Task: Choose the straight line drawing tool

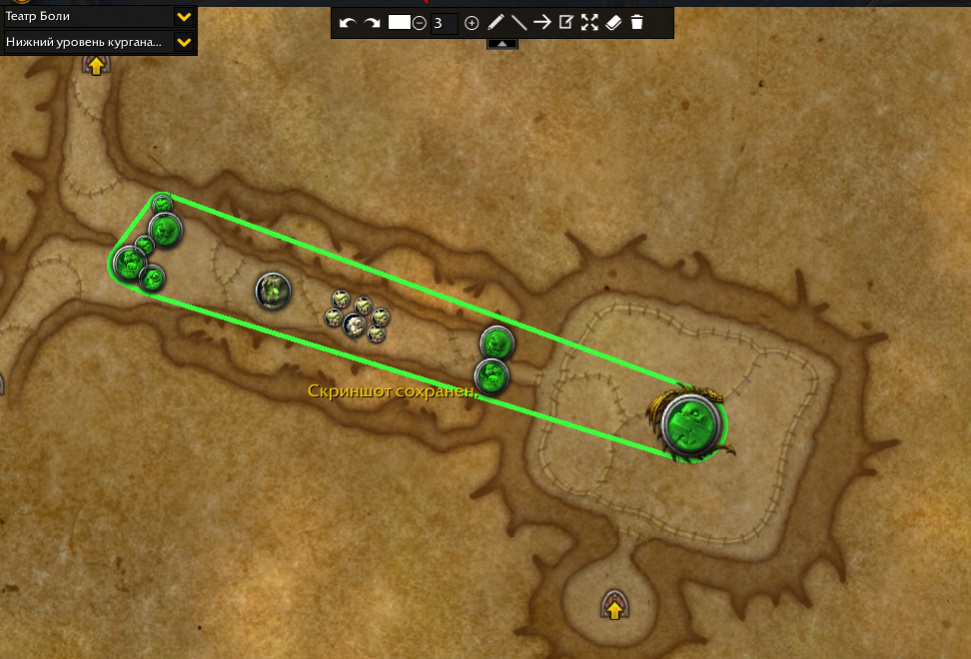Action: pyautogui.click(x=518, y=22)
